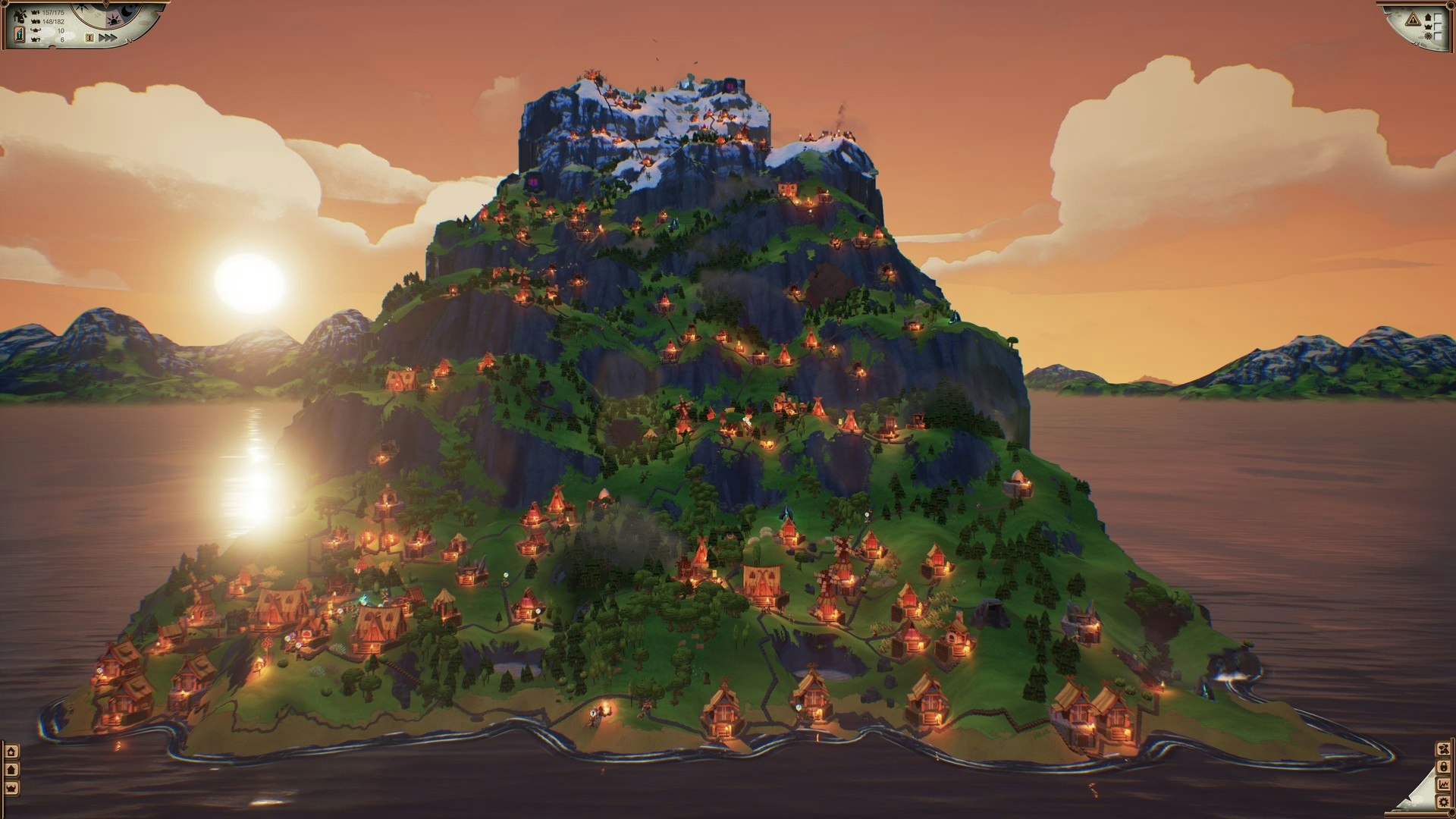The width and height of the screenshot is (1456, 819).
Task: Click the padlock icon in bottom-right corner
Action: click(x=1443, y=766)
